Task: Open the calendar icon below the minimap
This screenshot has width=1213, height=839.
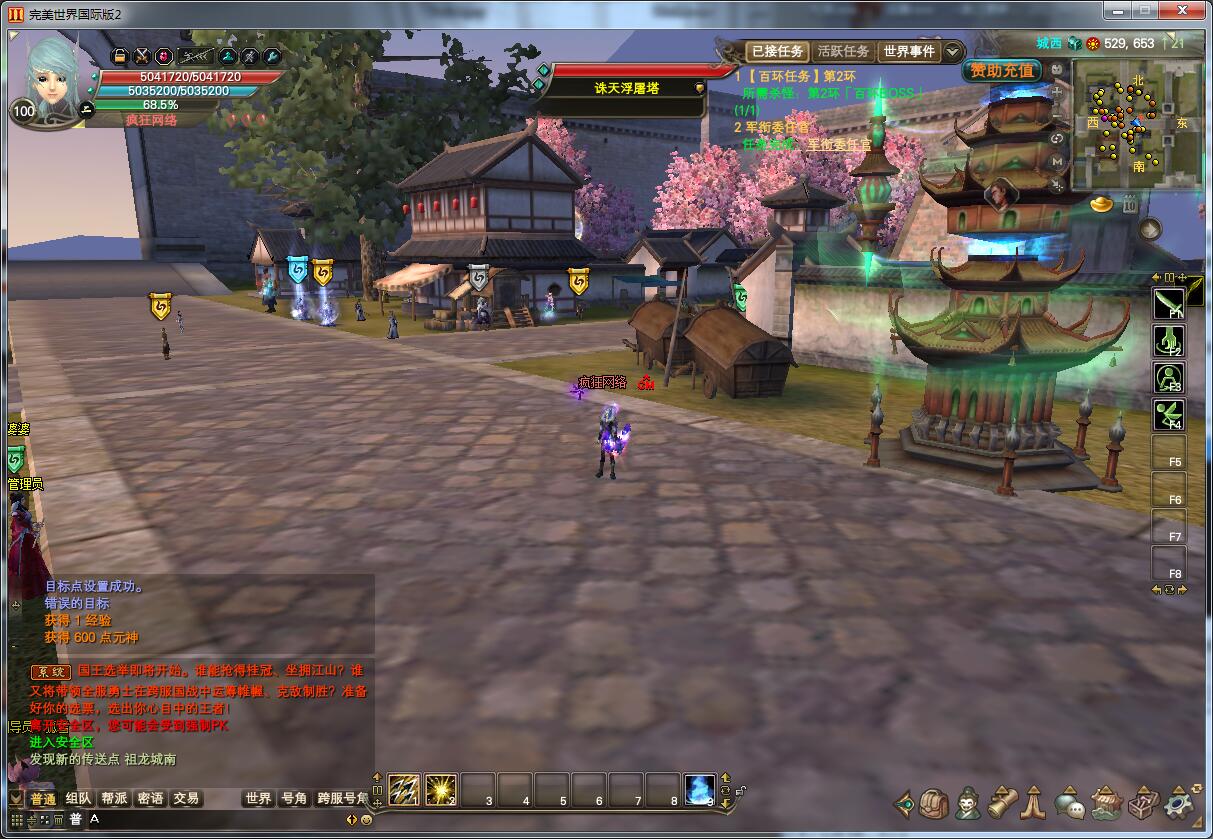Action: [x=1130, y=204]
